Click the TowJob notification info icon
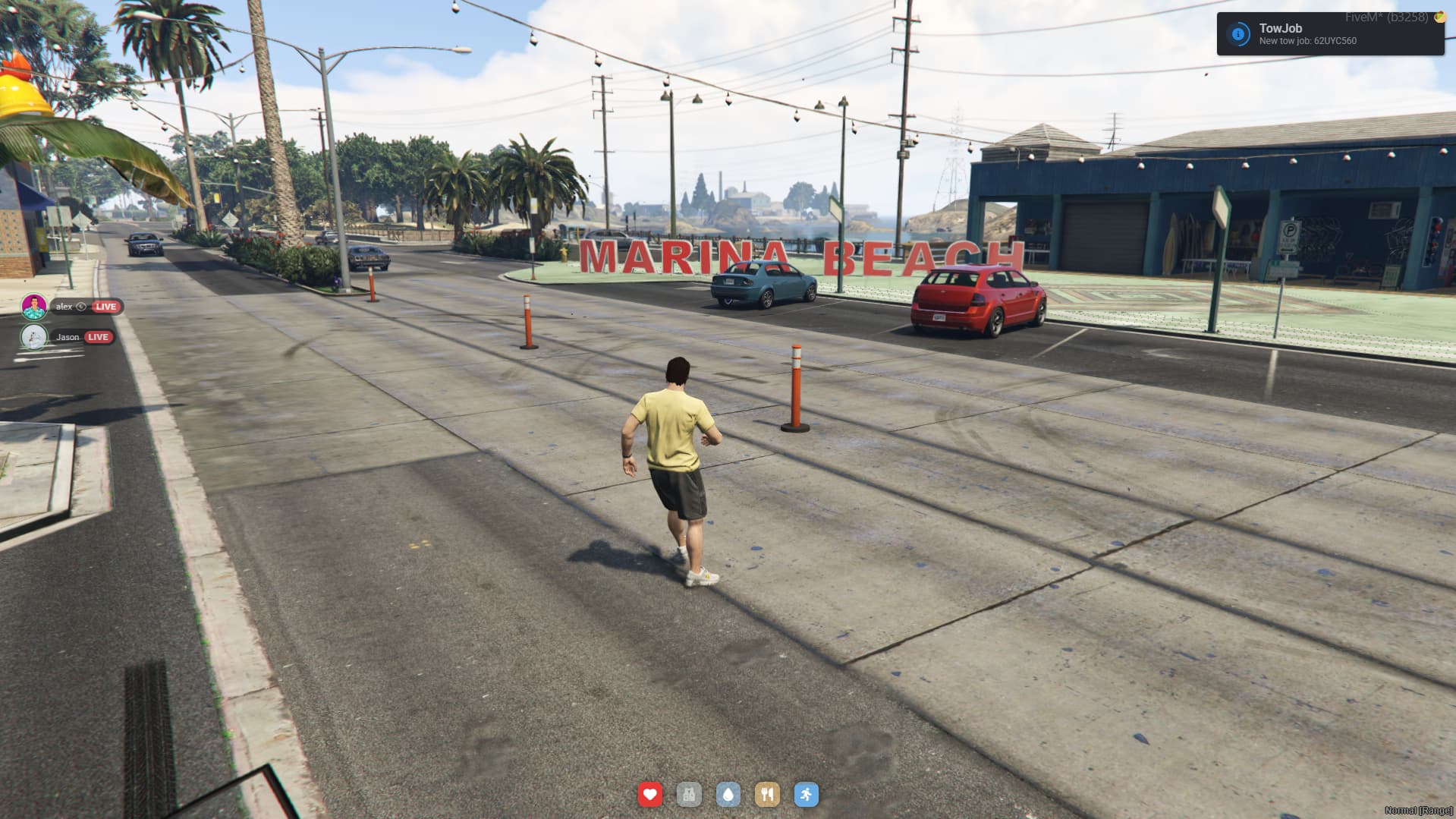The width and height of the screenshot is (1456, 819). pyautogui.click(x=1238, y=33)
